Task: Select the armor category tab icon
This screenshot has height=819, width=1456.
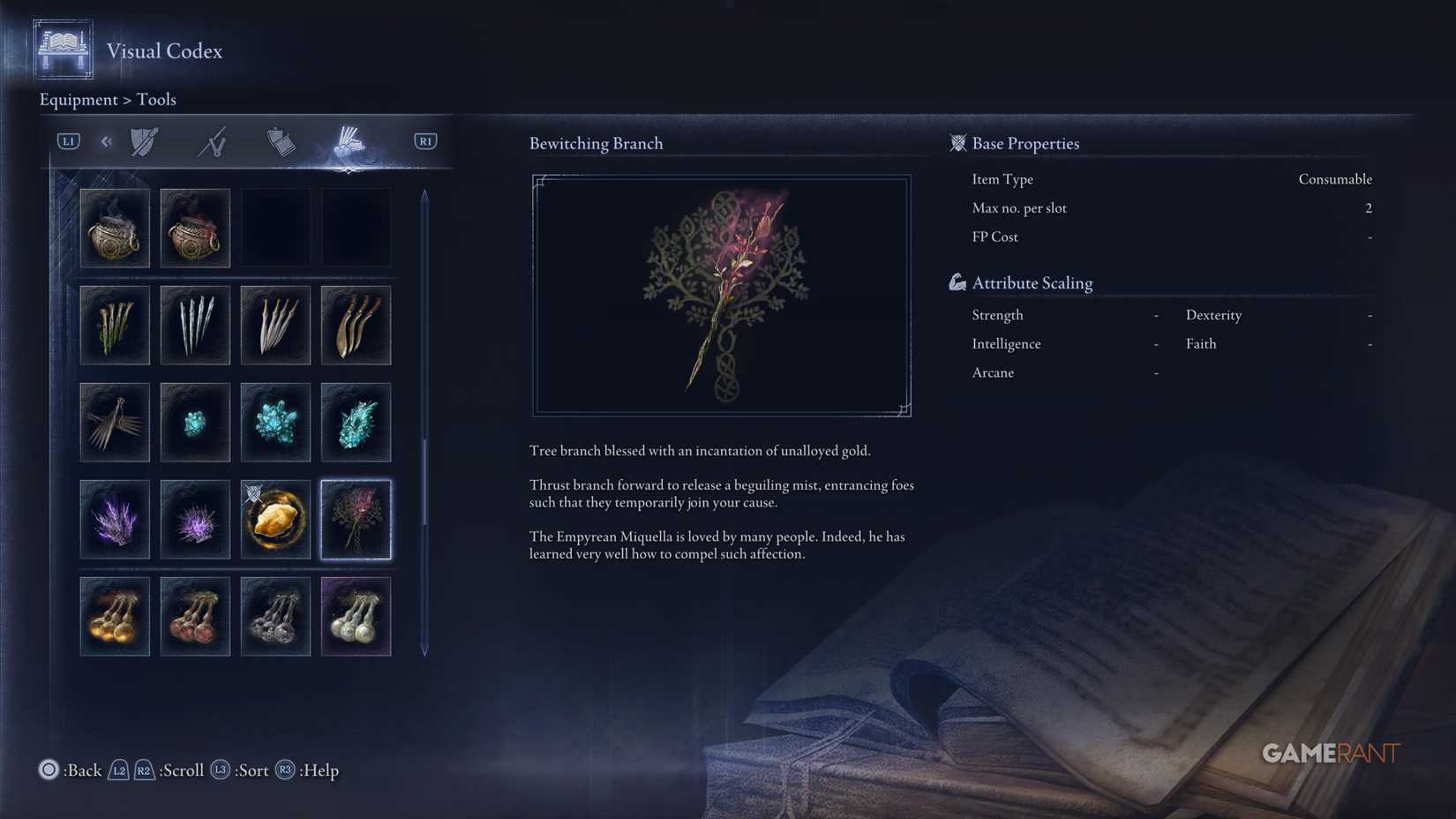Action: pyautogui.click(x=143, y=140)
